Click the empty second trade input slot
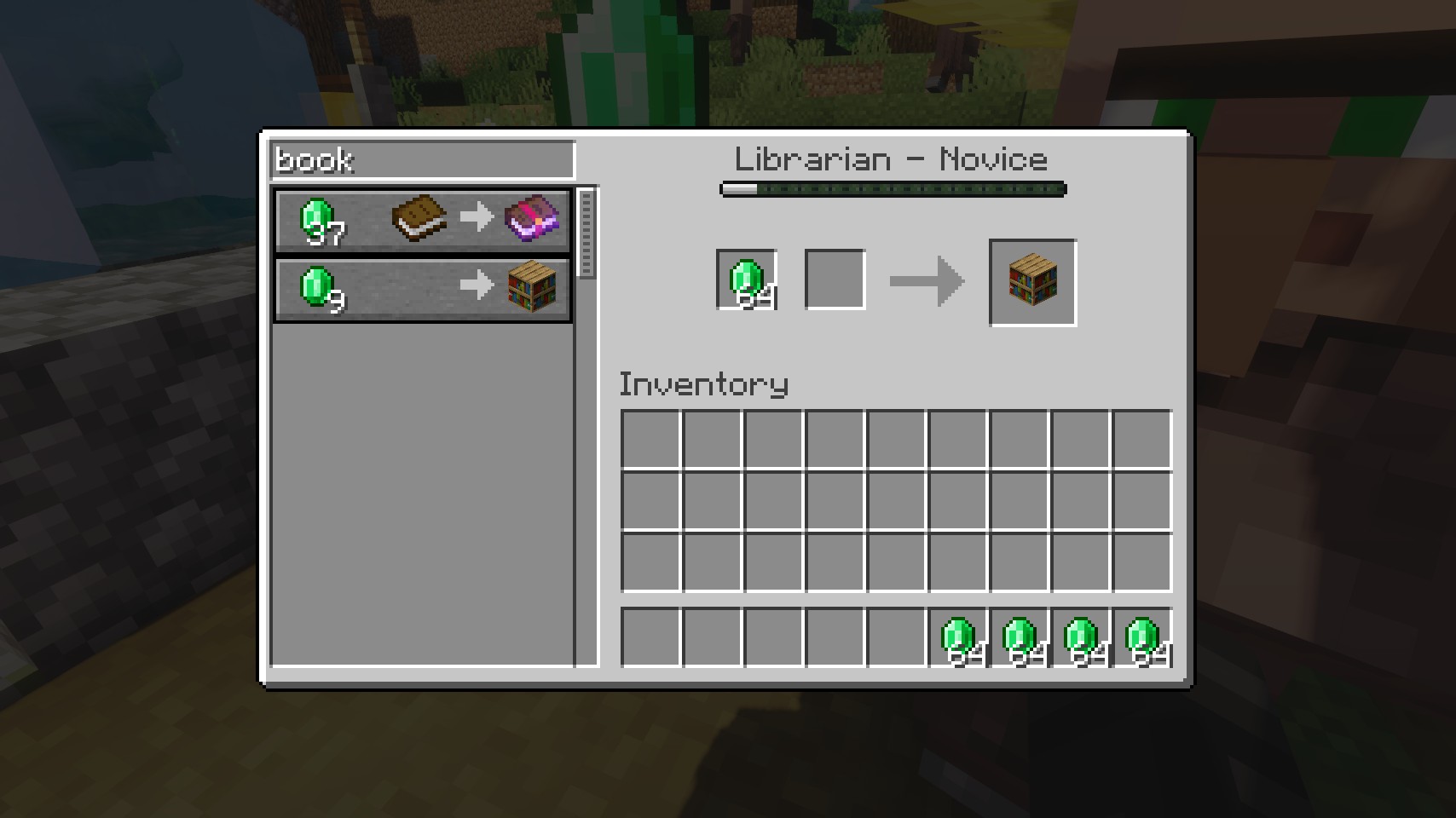The height and width of the screenshot is (818, 1456). point(835,279)
